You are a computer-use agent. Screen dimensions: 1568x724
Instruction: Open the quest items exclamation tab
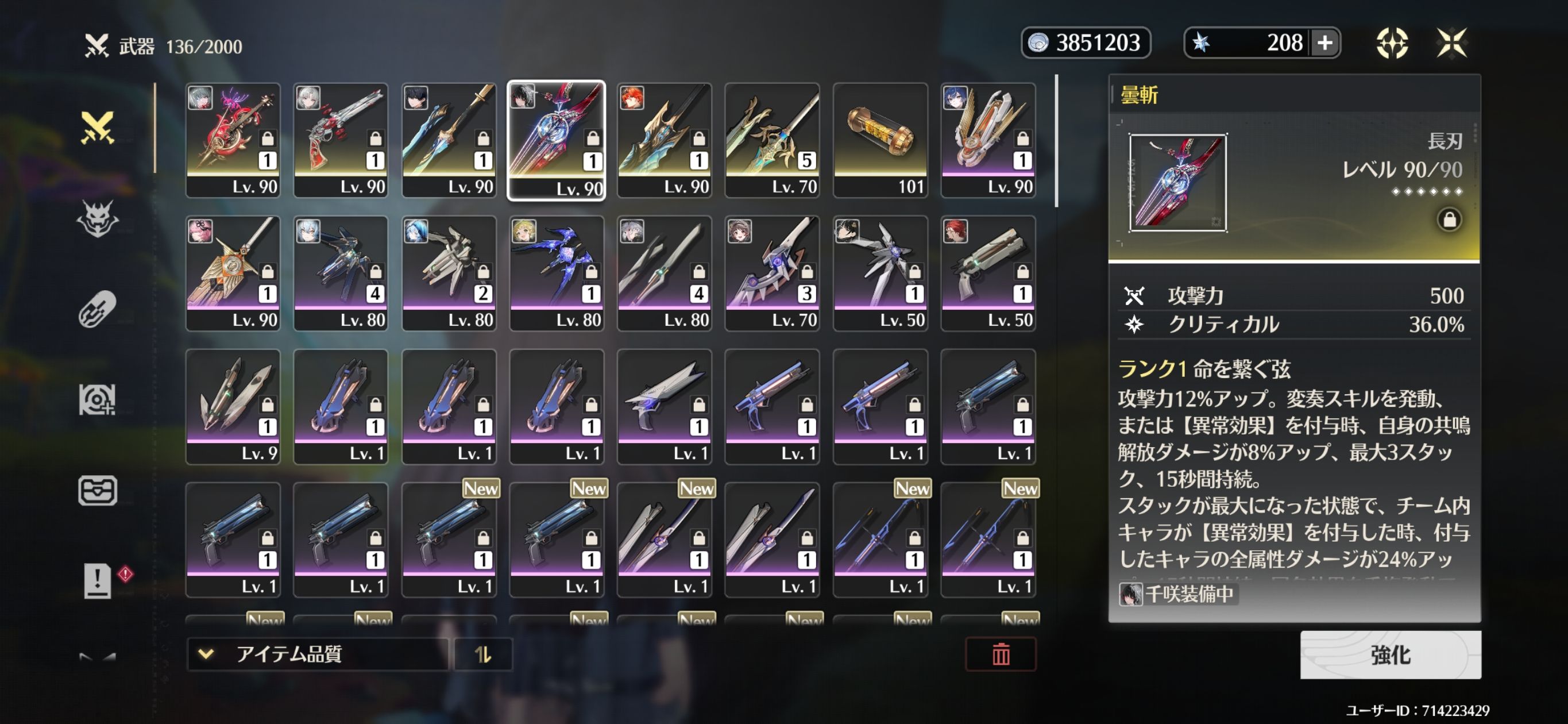(x=98, y=580)
